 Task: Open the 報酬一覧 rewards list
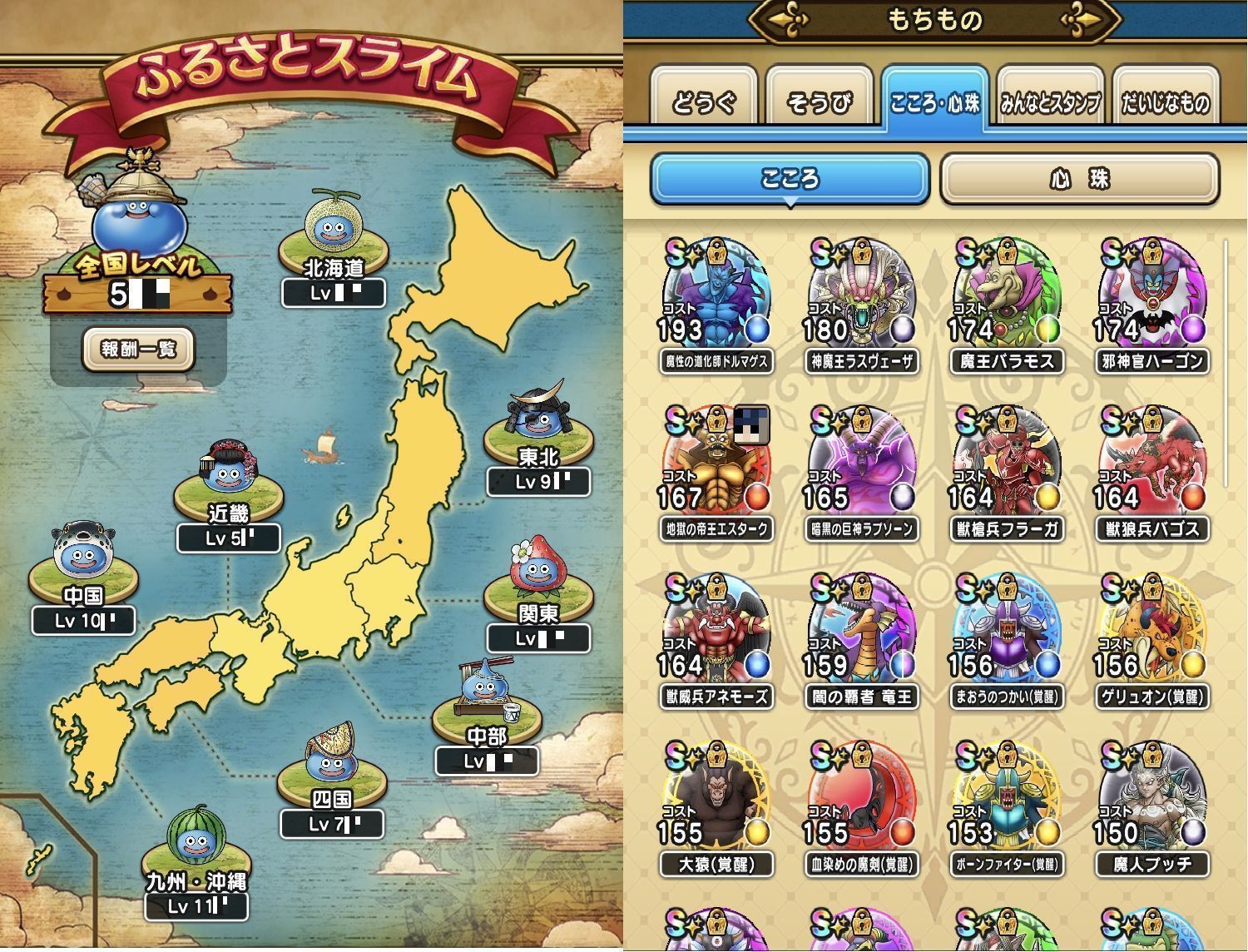[x=138, y=350]
